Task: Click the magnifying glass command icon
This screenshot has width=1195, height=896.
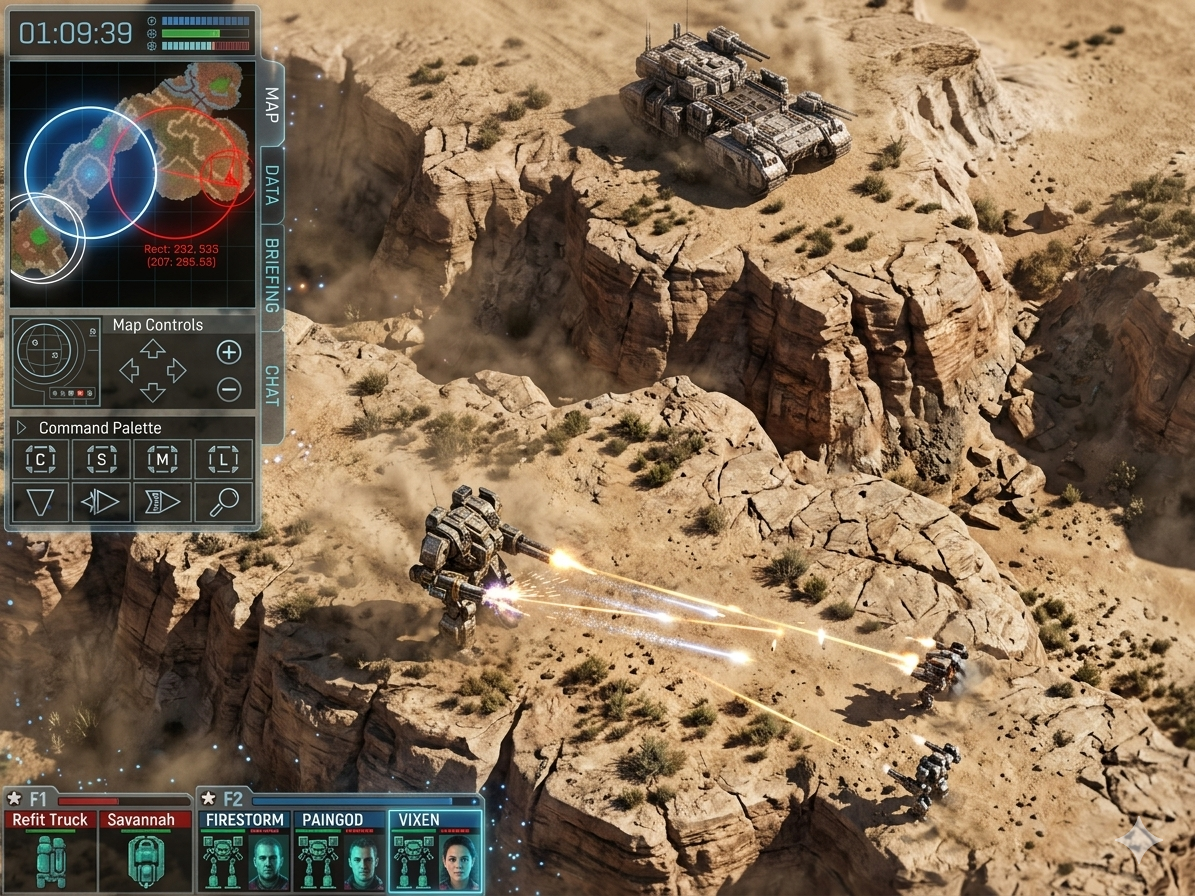Action: [x=223, y=502]
